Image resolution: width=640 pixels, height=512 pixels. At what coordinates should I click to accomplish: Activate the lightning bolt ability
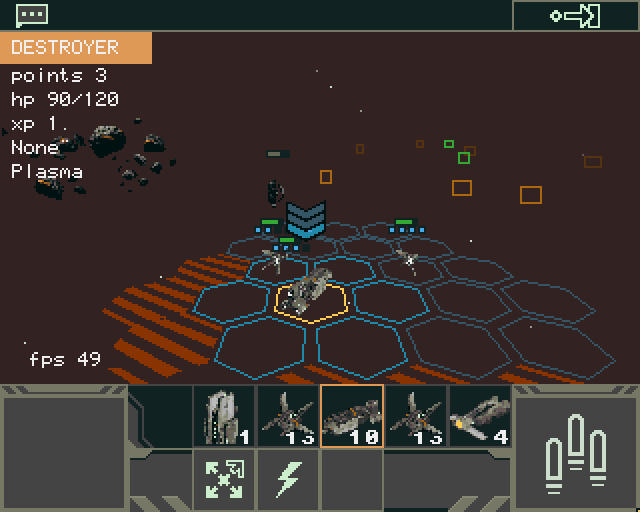click(x=288, y=479)
